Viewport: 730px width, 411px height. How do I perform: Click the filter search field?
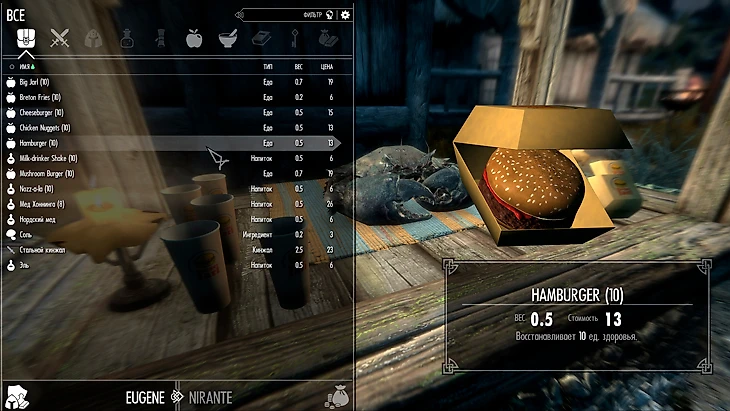pyautogui.click(x=290, y=14)
